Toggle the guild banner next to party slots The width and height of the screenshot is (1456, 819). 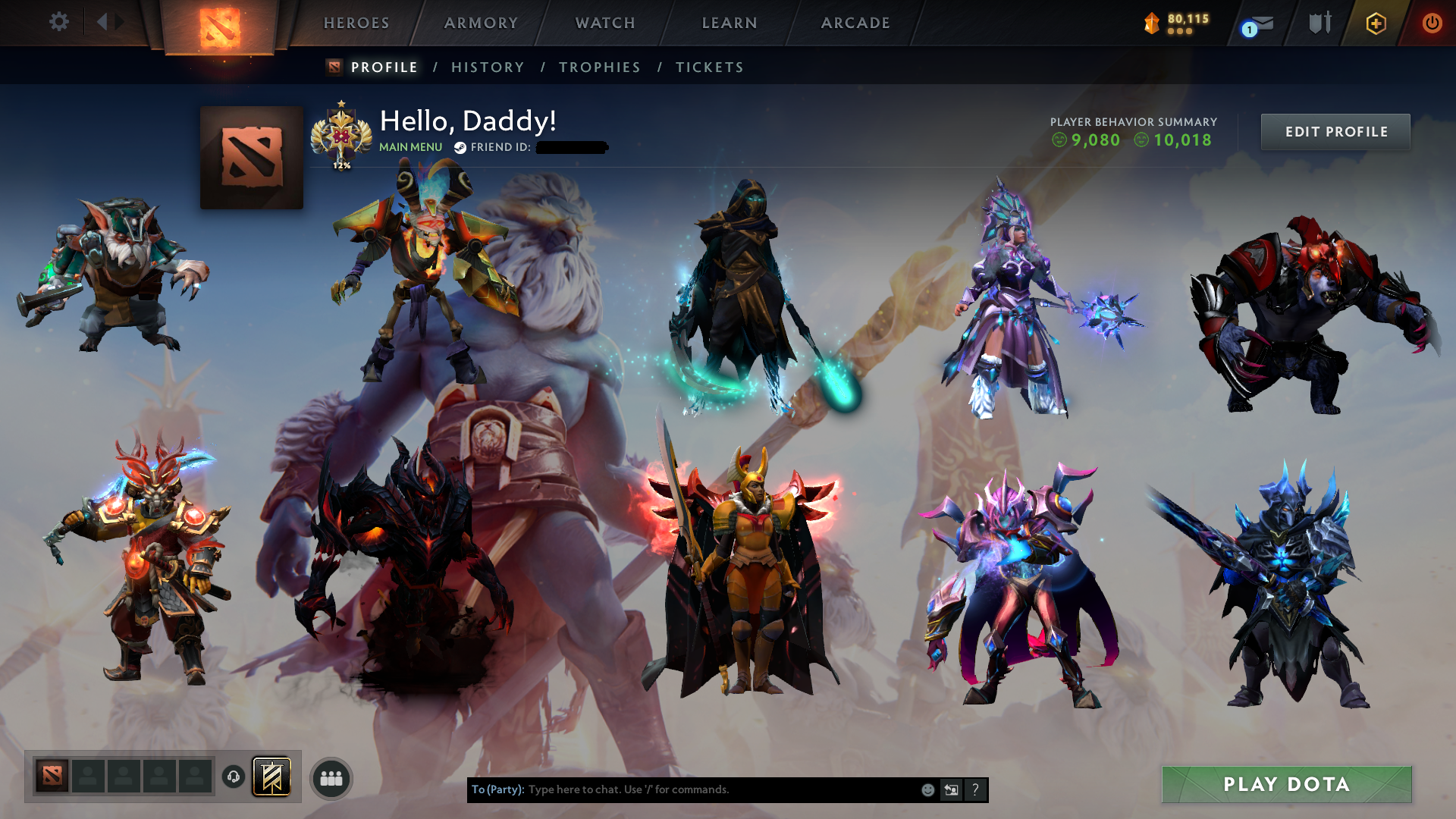coord(271,777)
